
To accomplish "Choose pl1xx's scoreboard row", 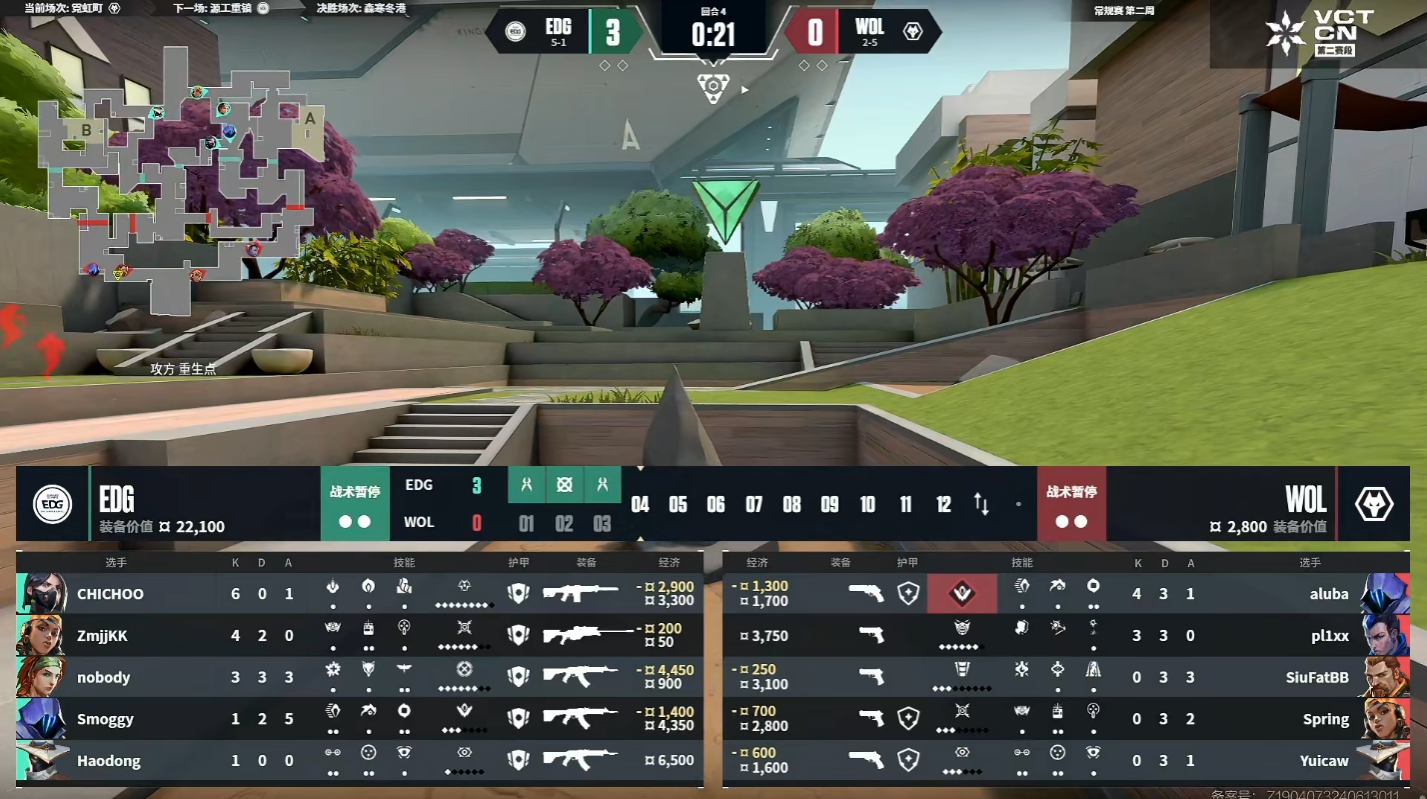I will [x=1065, y=635].
